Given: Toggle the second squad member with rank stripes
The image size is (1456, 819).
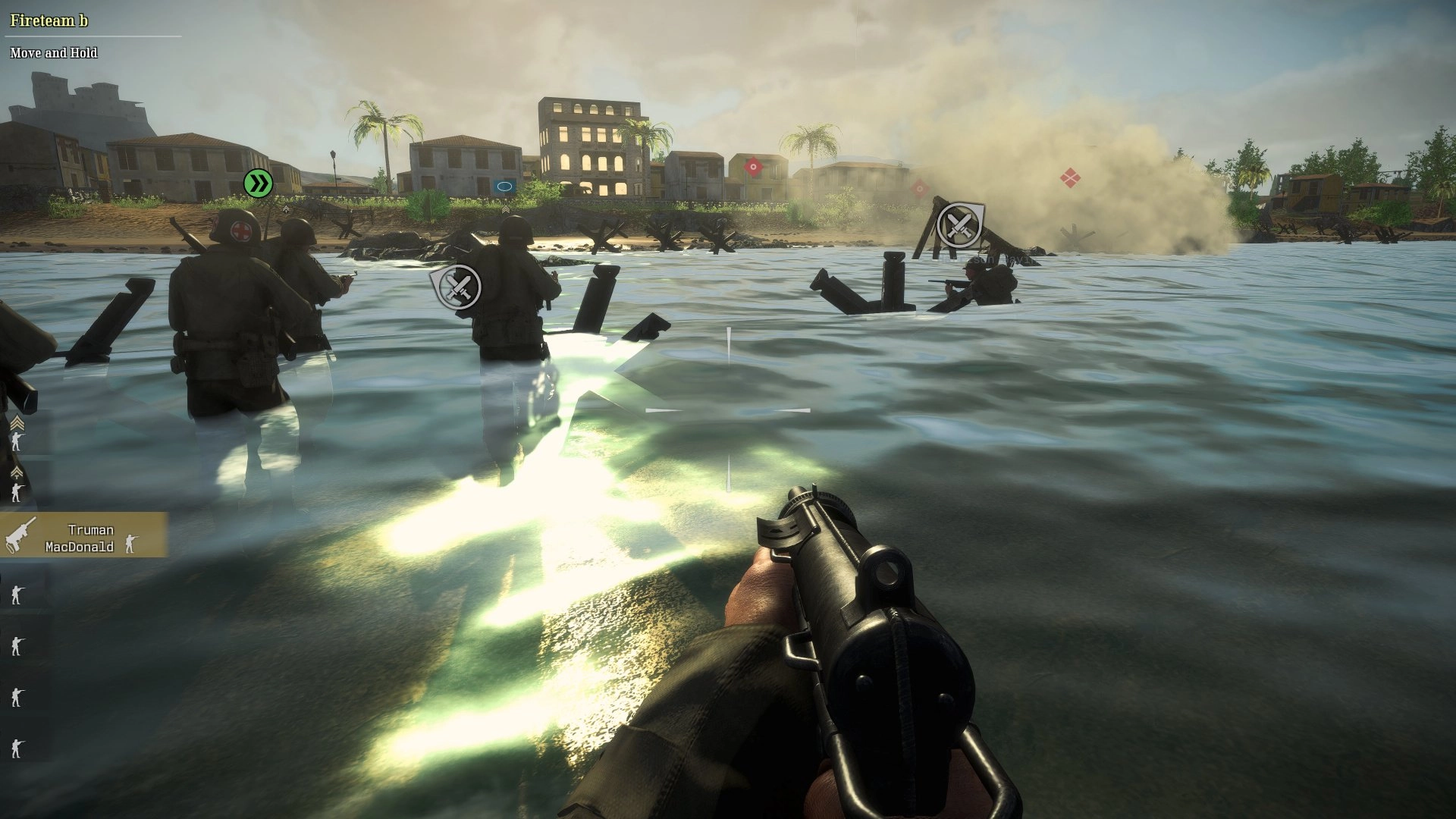Looking at the screenshot, I should (x=18, y=472).
